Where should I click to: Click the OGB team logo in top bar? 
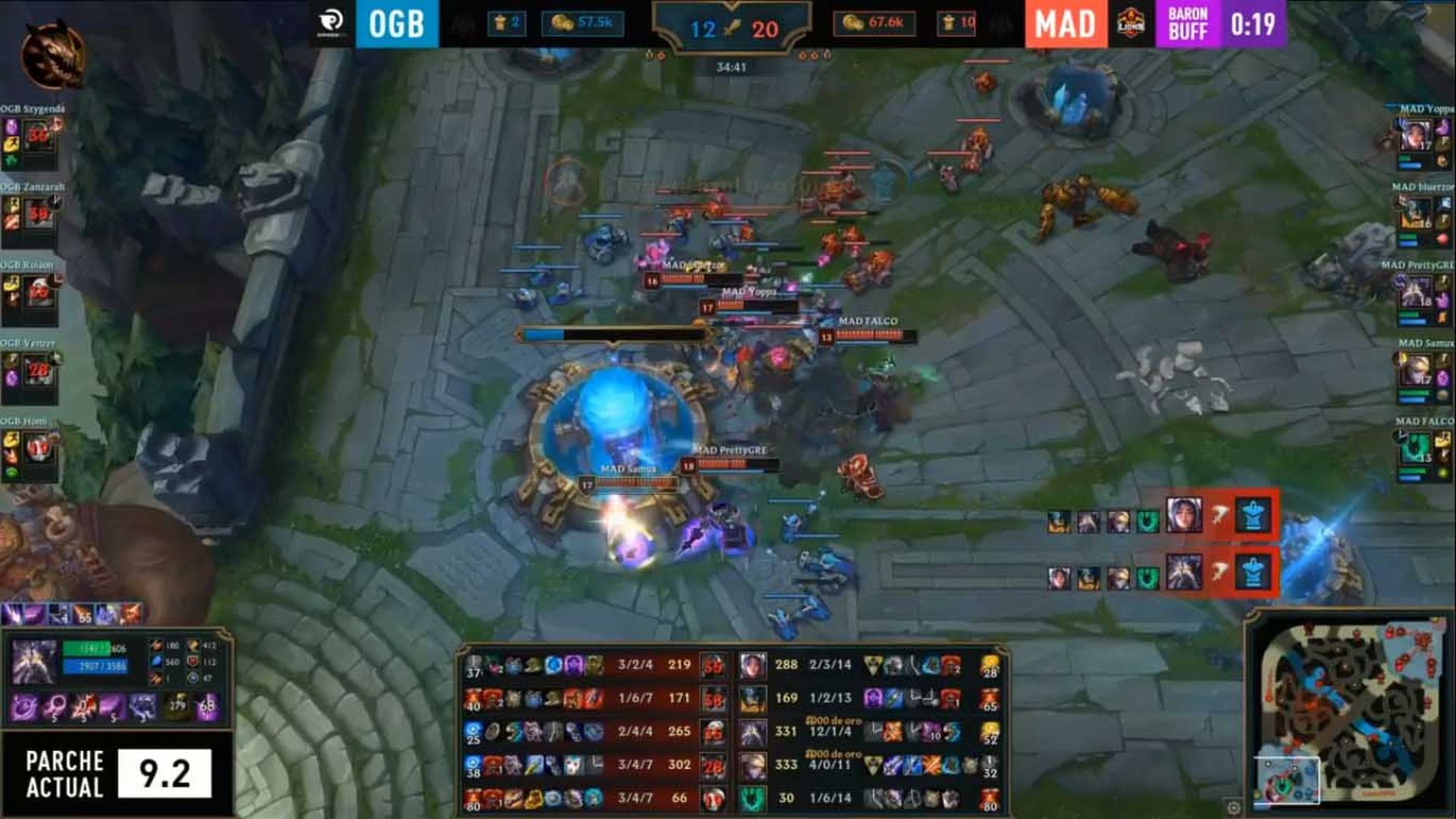coord(331,23)
